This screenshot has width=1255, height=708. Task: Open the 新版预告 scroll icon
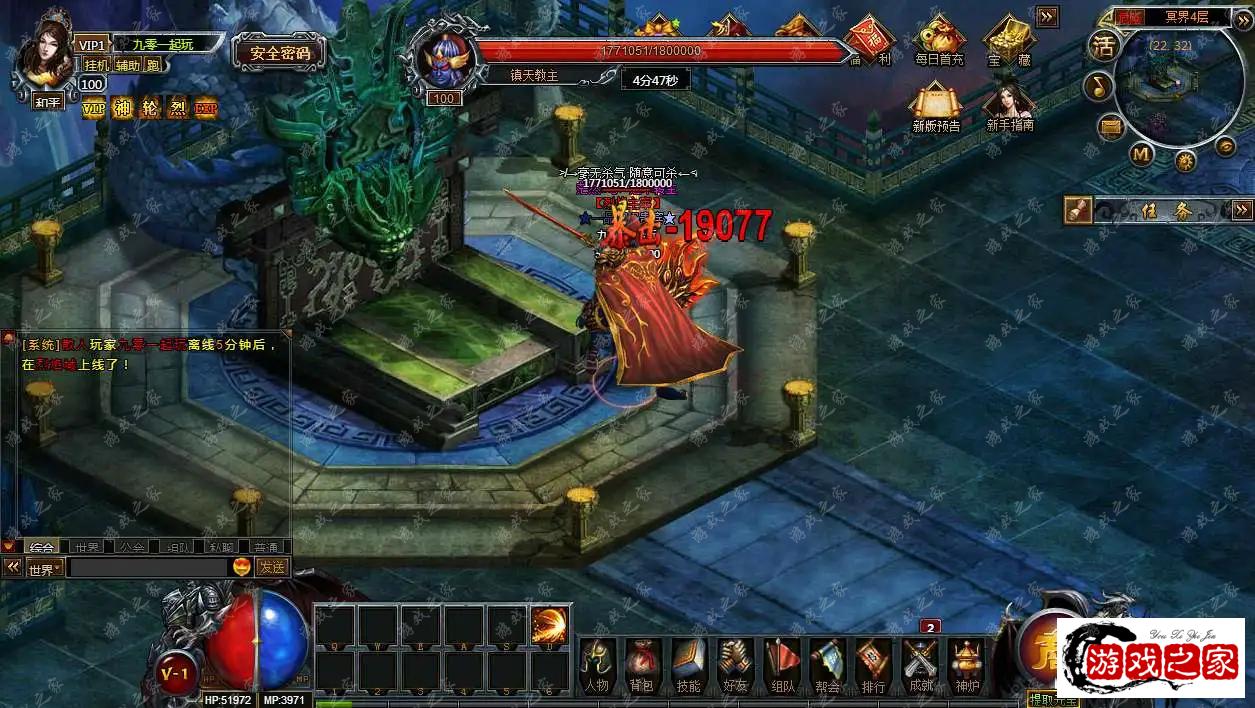click(x=936, y=105)
